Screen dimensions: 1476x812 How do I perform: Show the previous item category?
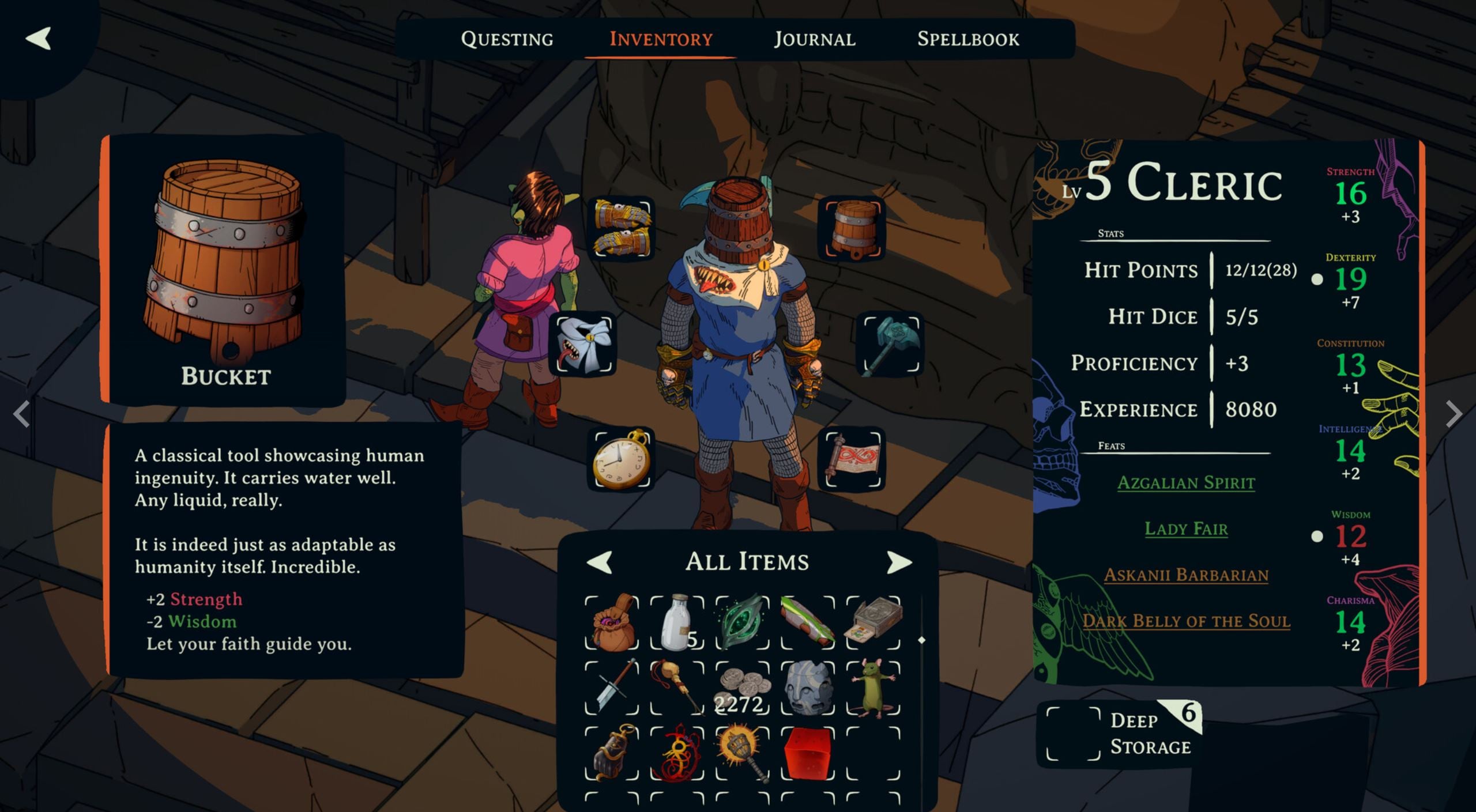[x=600, y=562]
